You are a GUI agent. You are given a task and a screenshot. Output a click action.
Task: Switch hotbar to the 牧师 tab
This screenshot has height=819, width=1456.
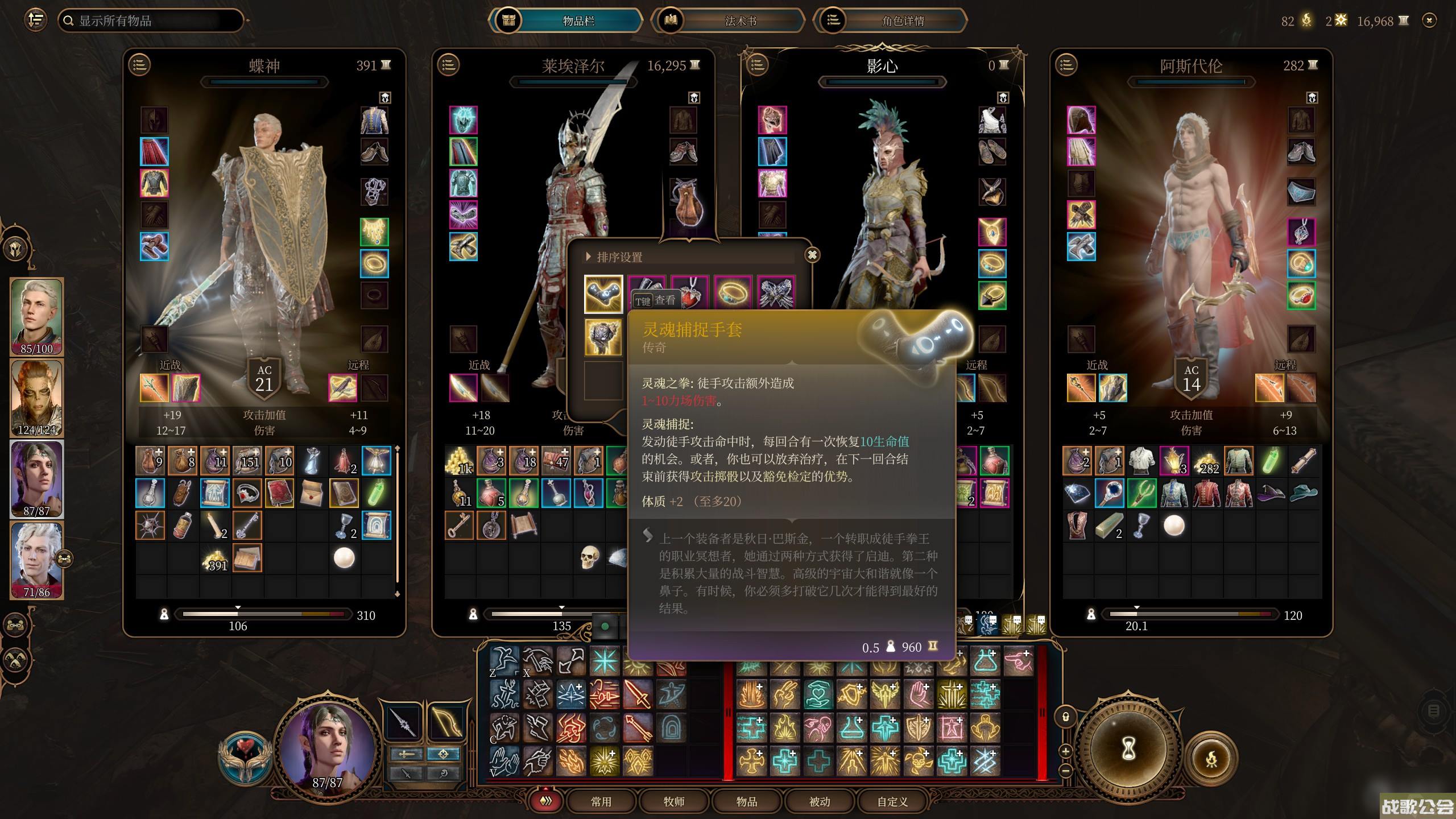coord(674,801)
